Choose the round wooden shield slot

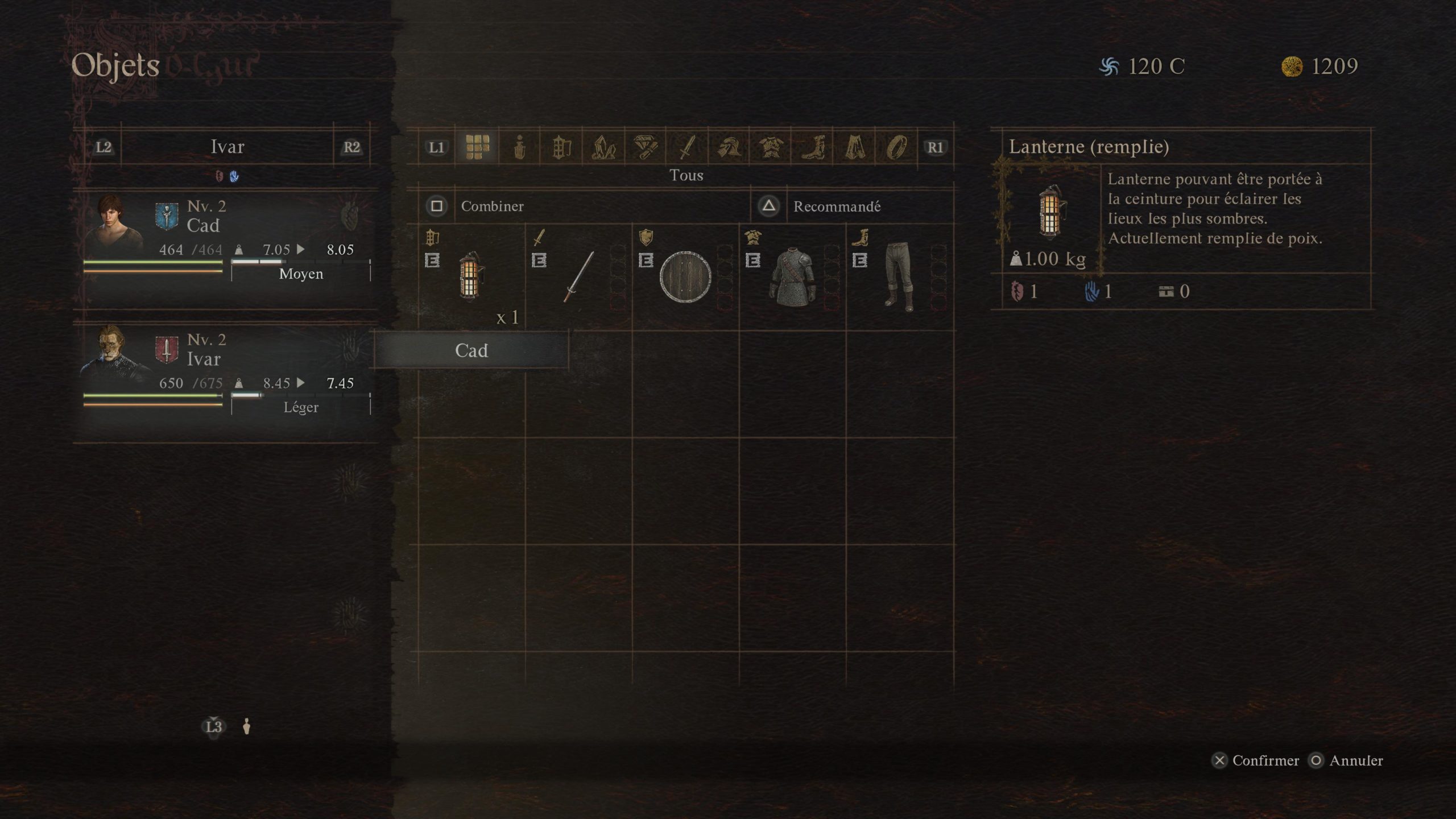[685, 277]
